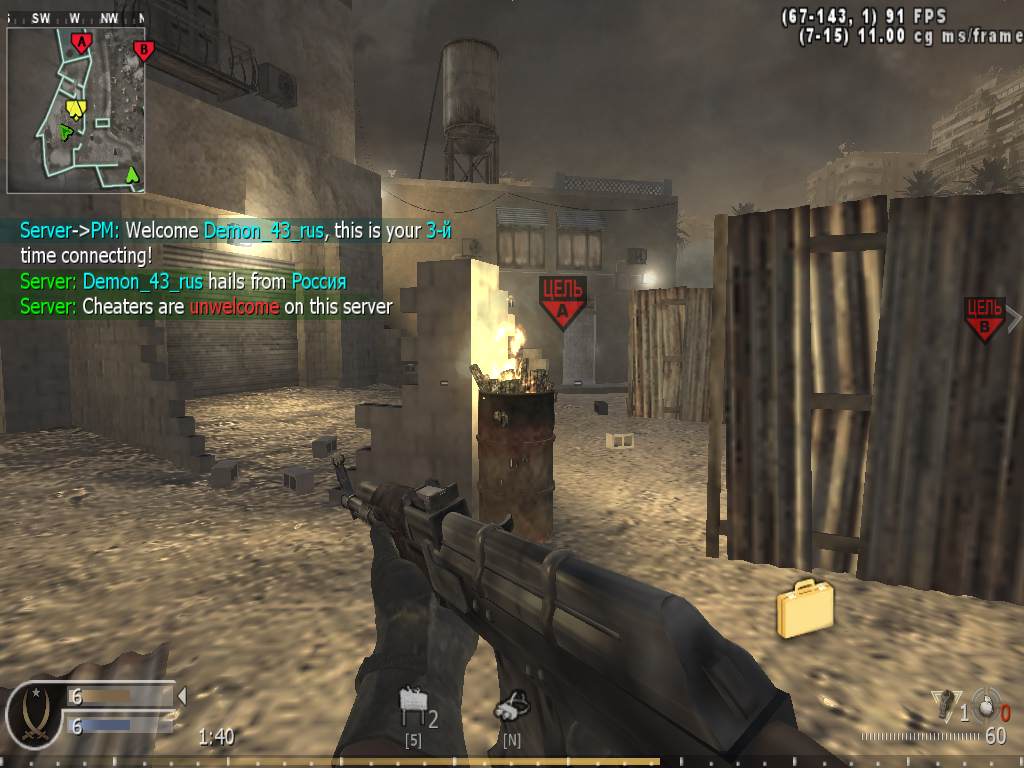Click the yellow bomb briefcase icon
This screenshot has width=1024, height=768.
pyautogui.click(x=805, y=608)
